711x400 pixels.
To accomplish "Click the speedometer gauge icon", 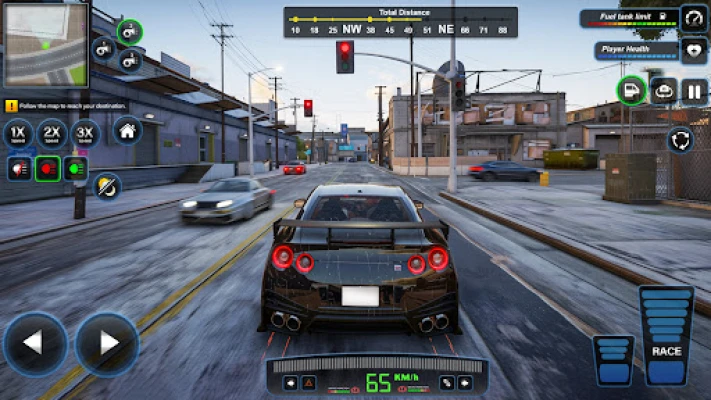I will tap(694, 18).
